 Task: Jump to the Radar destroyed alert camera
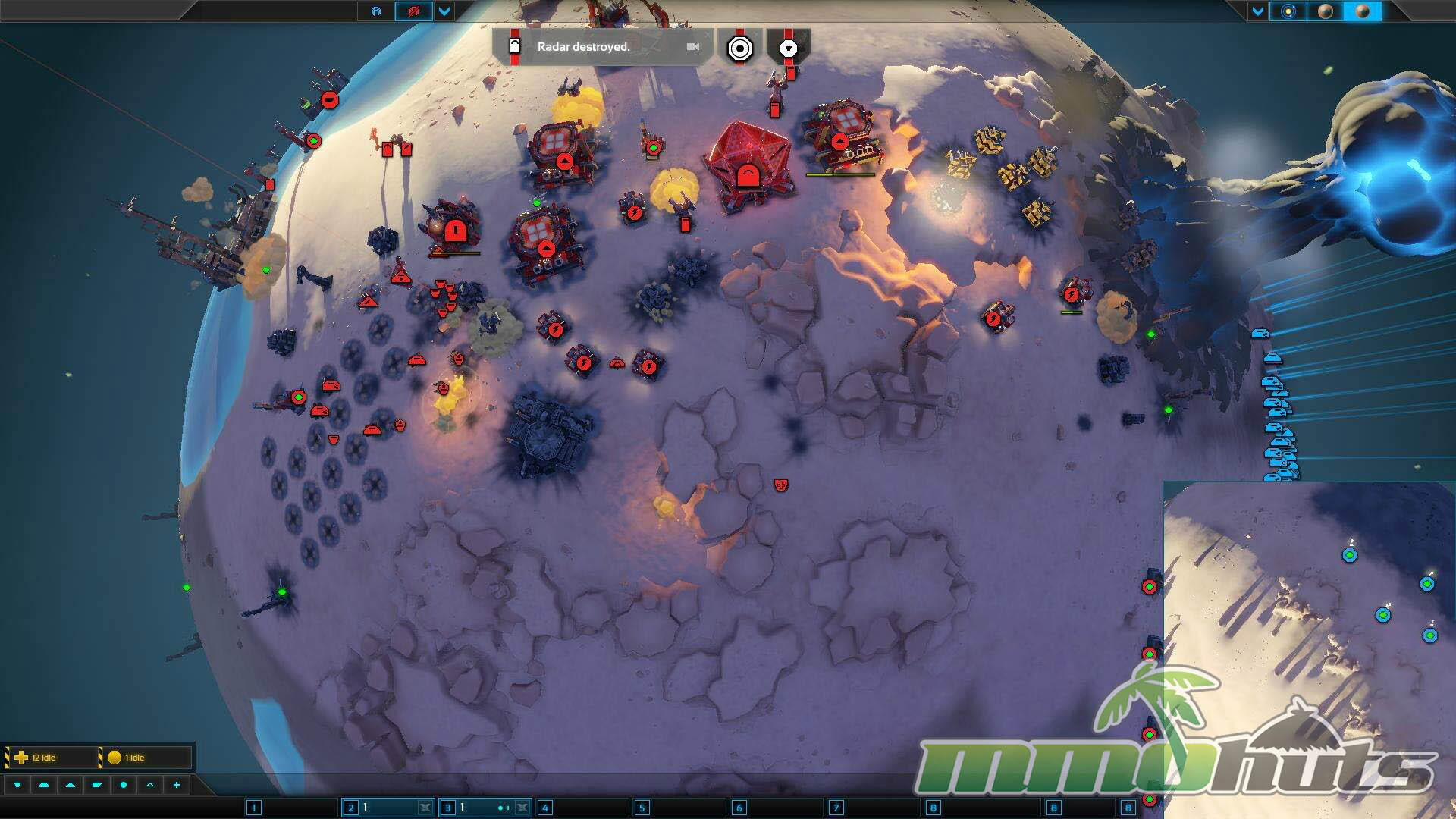tap(692, 46)
